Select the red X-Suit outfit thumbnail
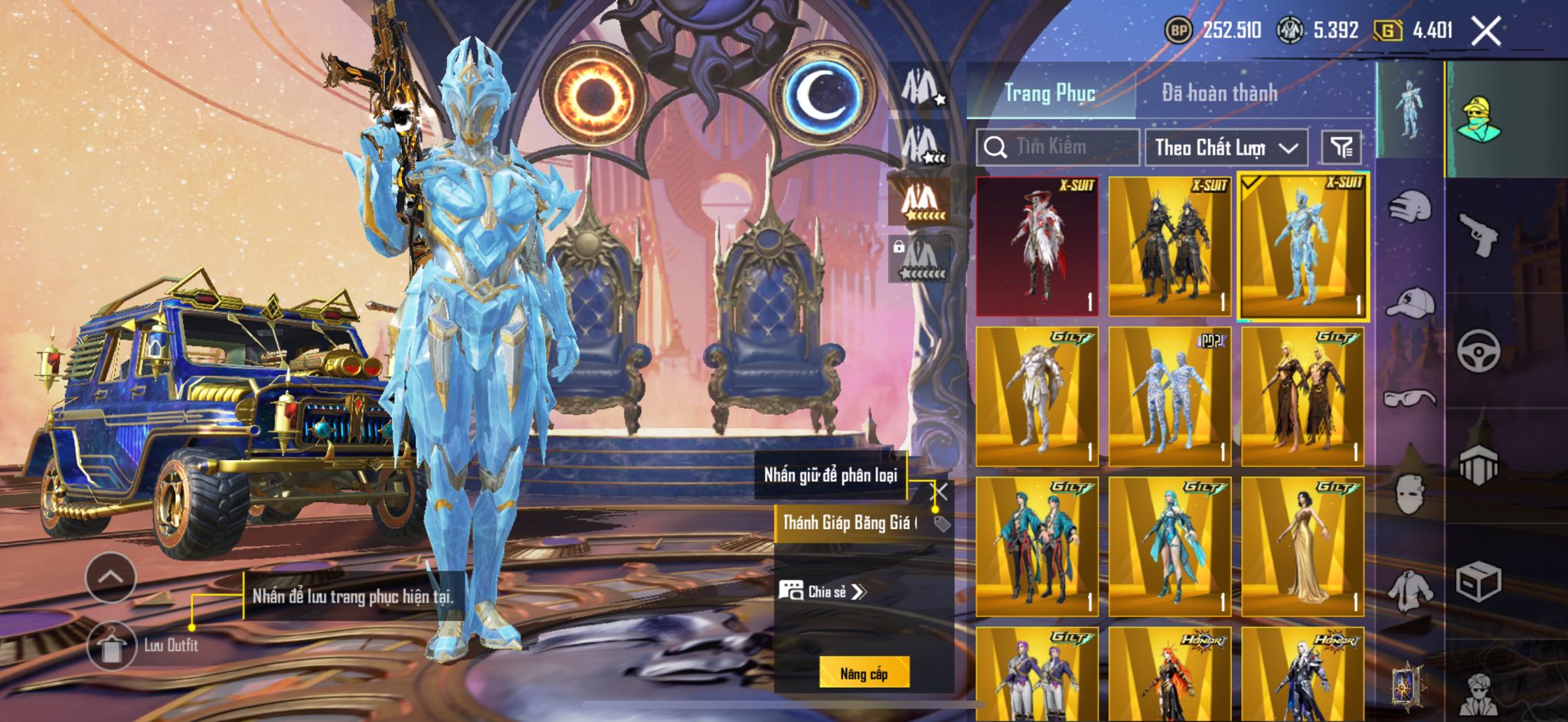Viewport: 1568px width, 722px height. click(1037, 246)
